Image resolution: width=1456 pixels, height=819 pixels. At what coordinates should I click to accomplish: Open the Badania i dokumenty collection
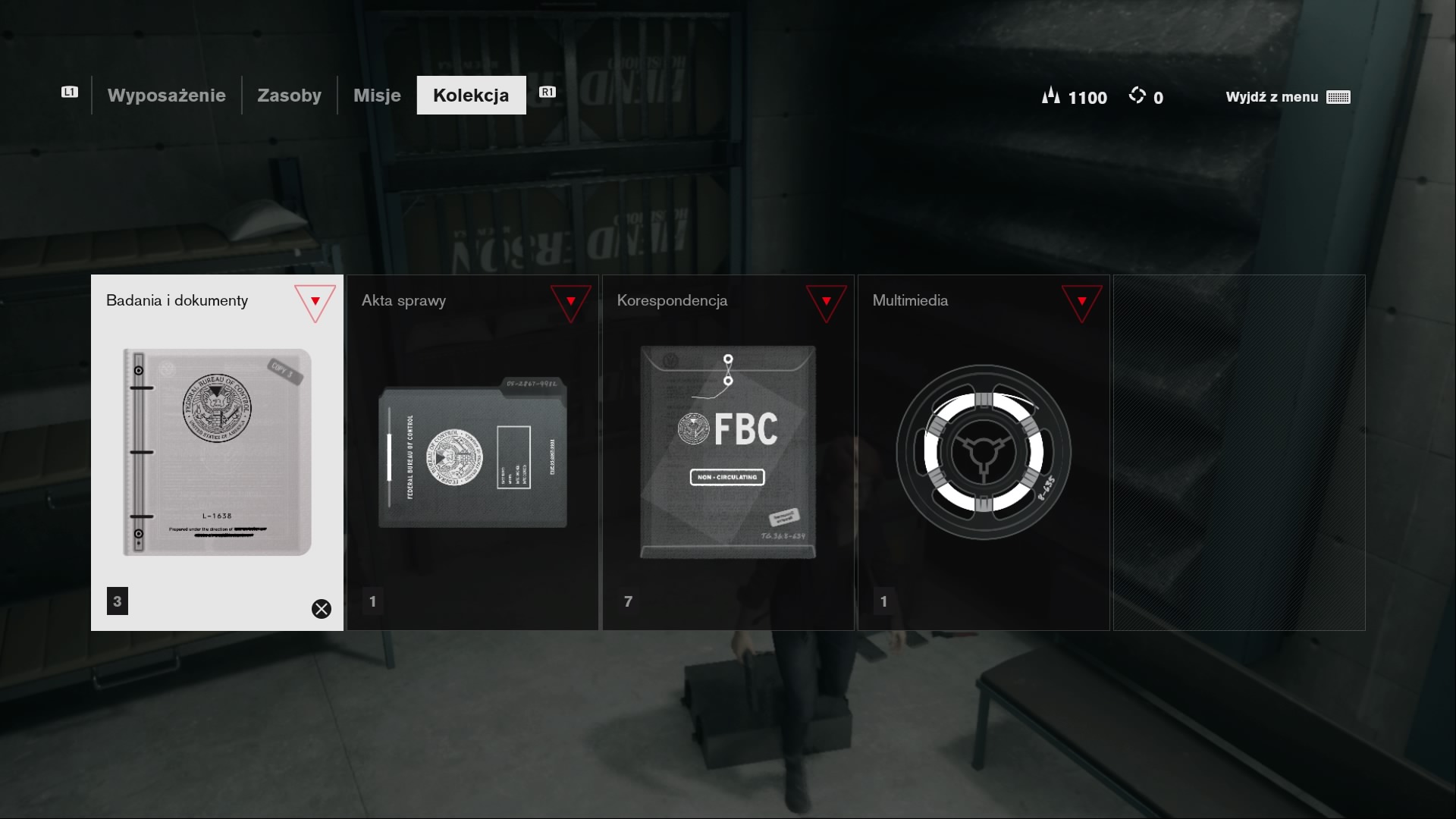point(217,452)
